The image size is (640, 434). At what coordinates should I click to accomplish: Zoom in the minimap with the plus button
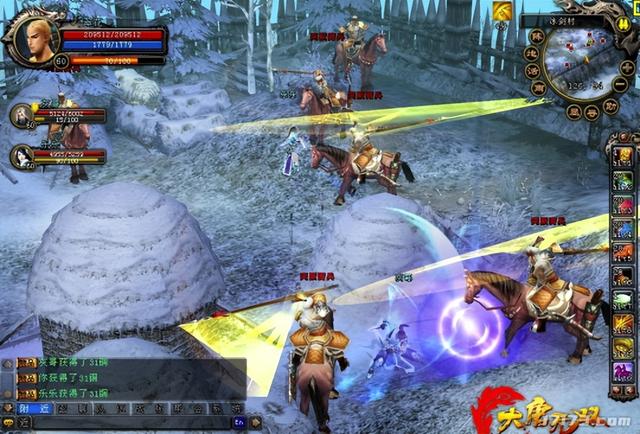(626, 66)
